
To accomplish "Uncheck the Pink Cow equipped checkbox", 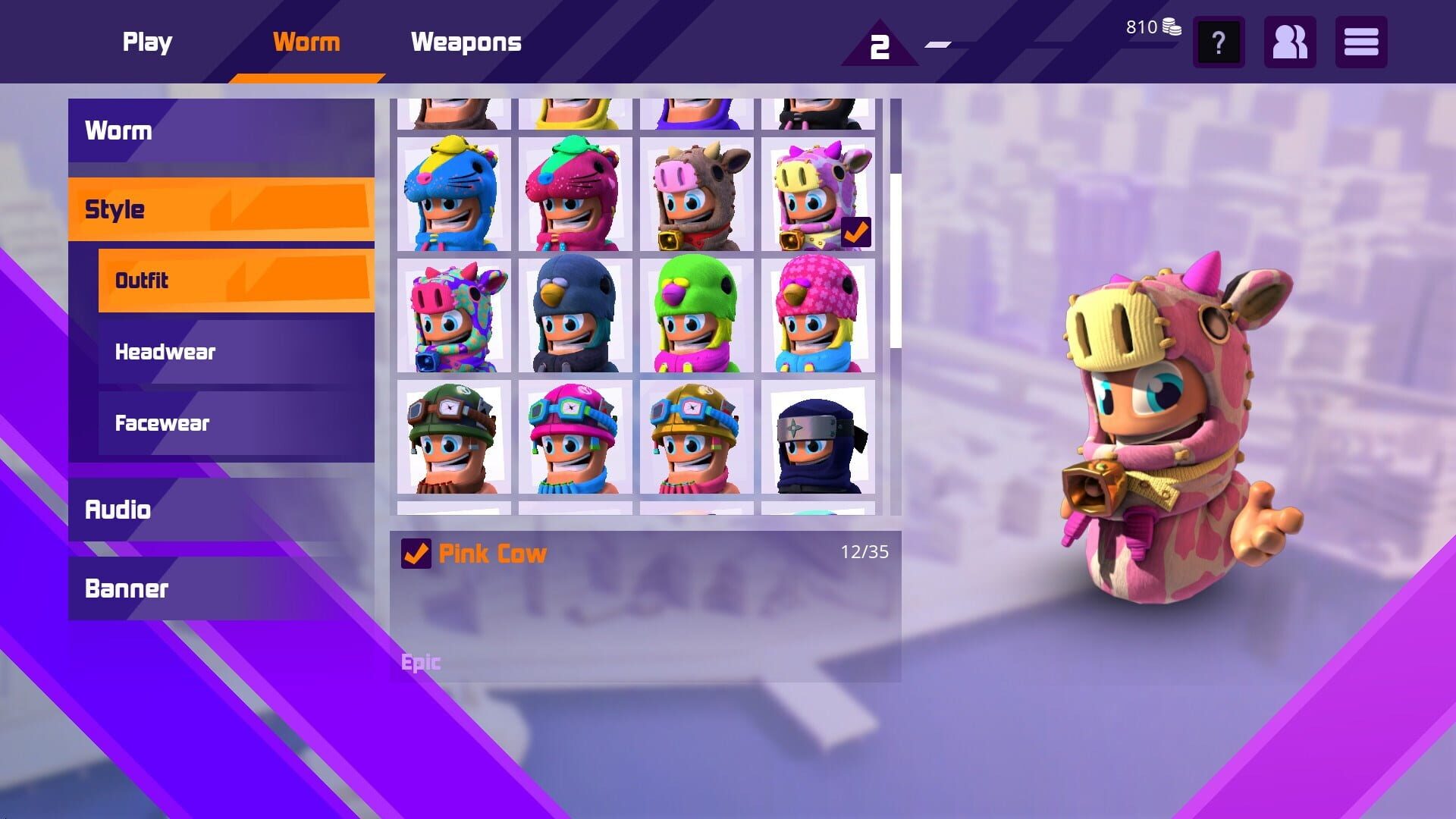I will click(414, 554).
